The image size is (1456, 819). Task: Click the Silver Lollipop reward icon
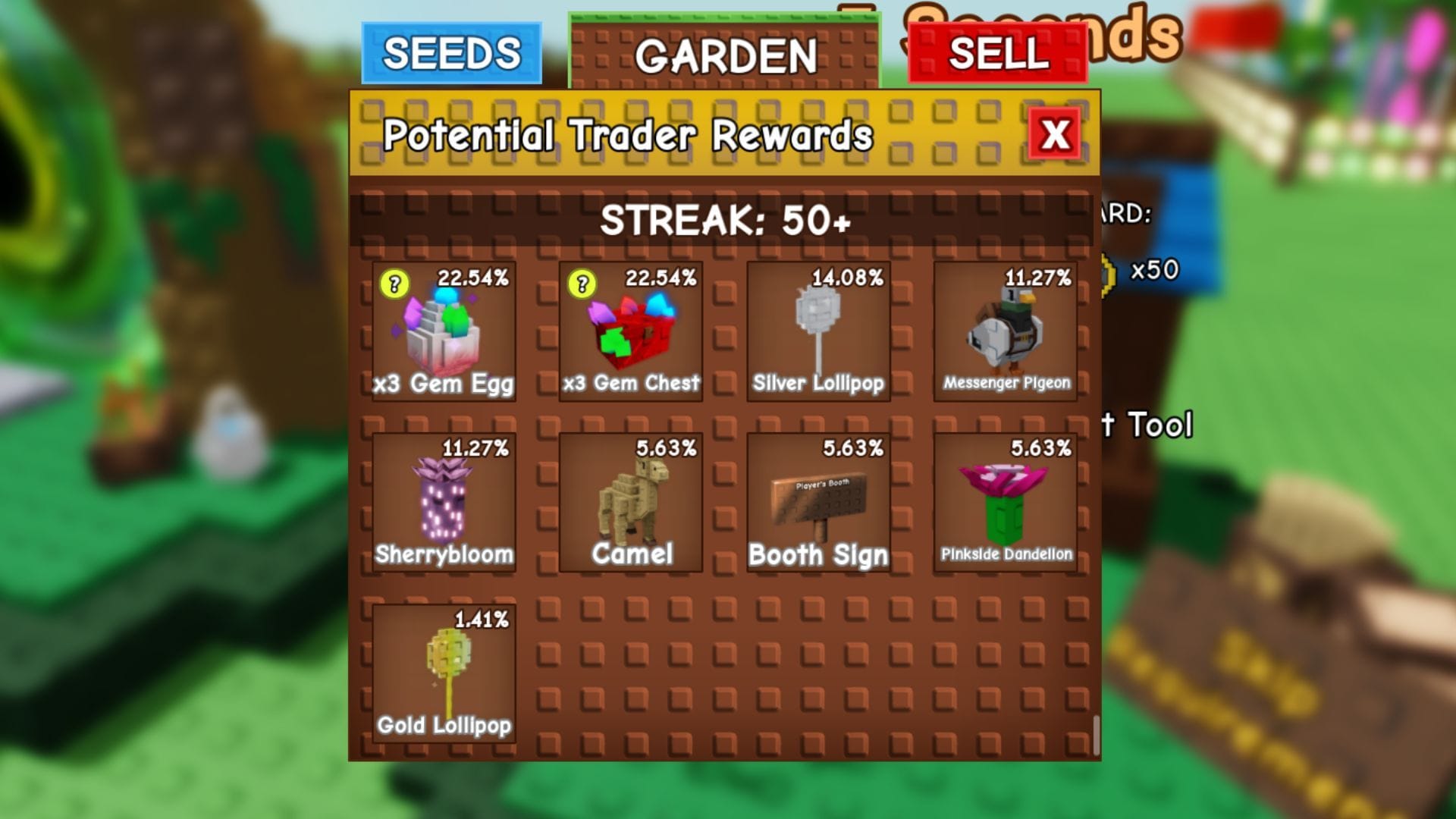[x=817, y=330]
